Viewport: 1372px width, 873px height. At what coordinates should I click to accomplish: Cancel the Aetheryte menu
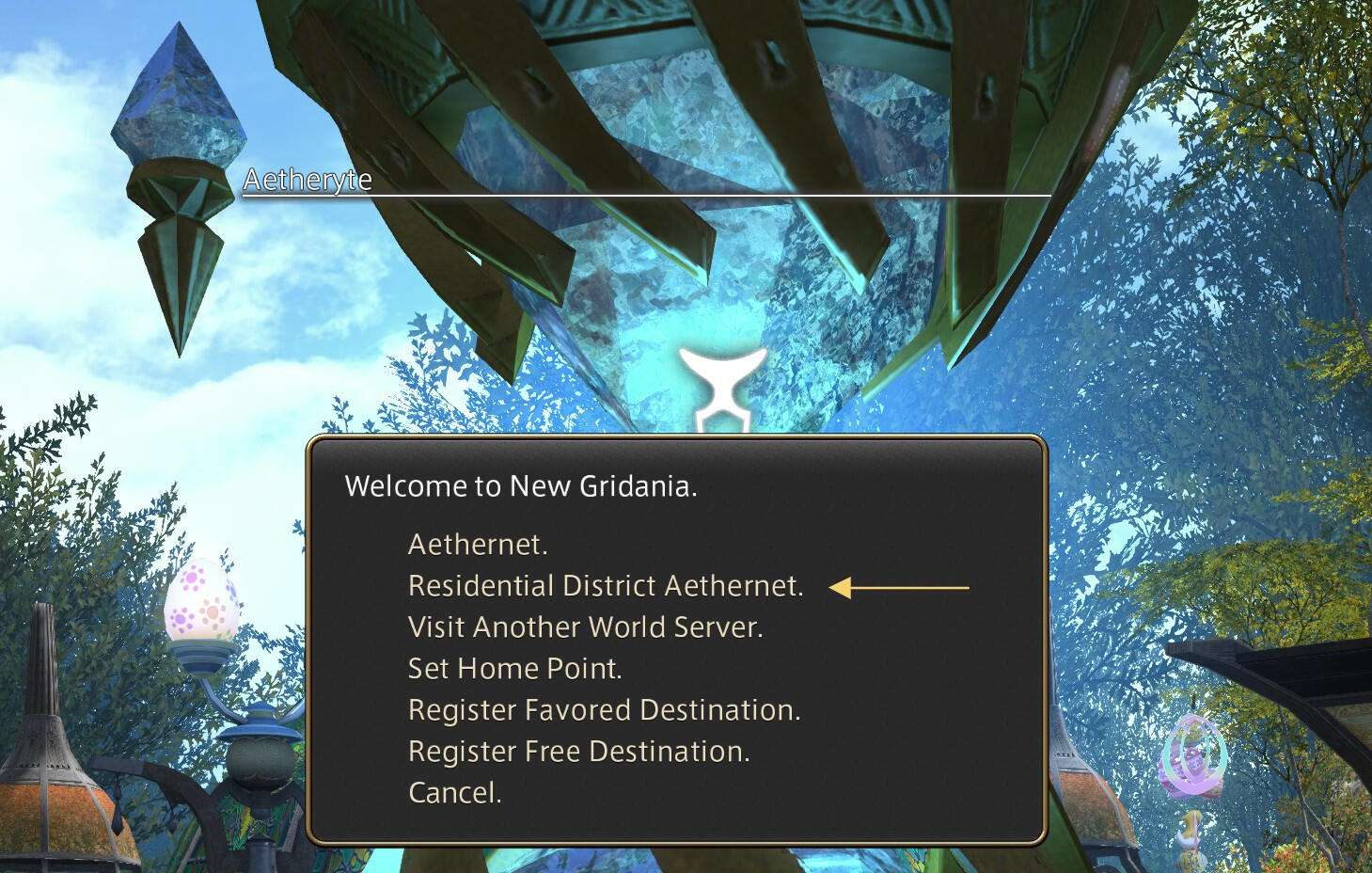(454, 793)
